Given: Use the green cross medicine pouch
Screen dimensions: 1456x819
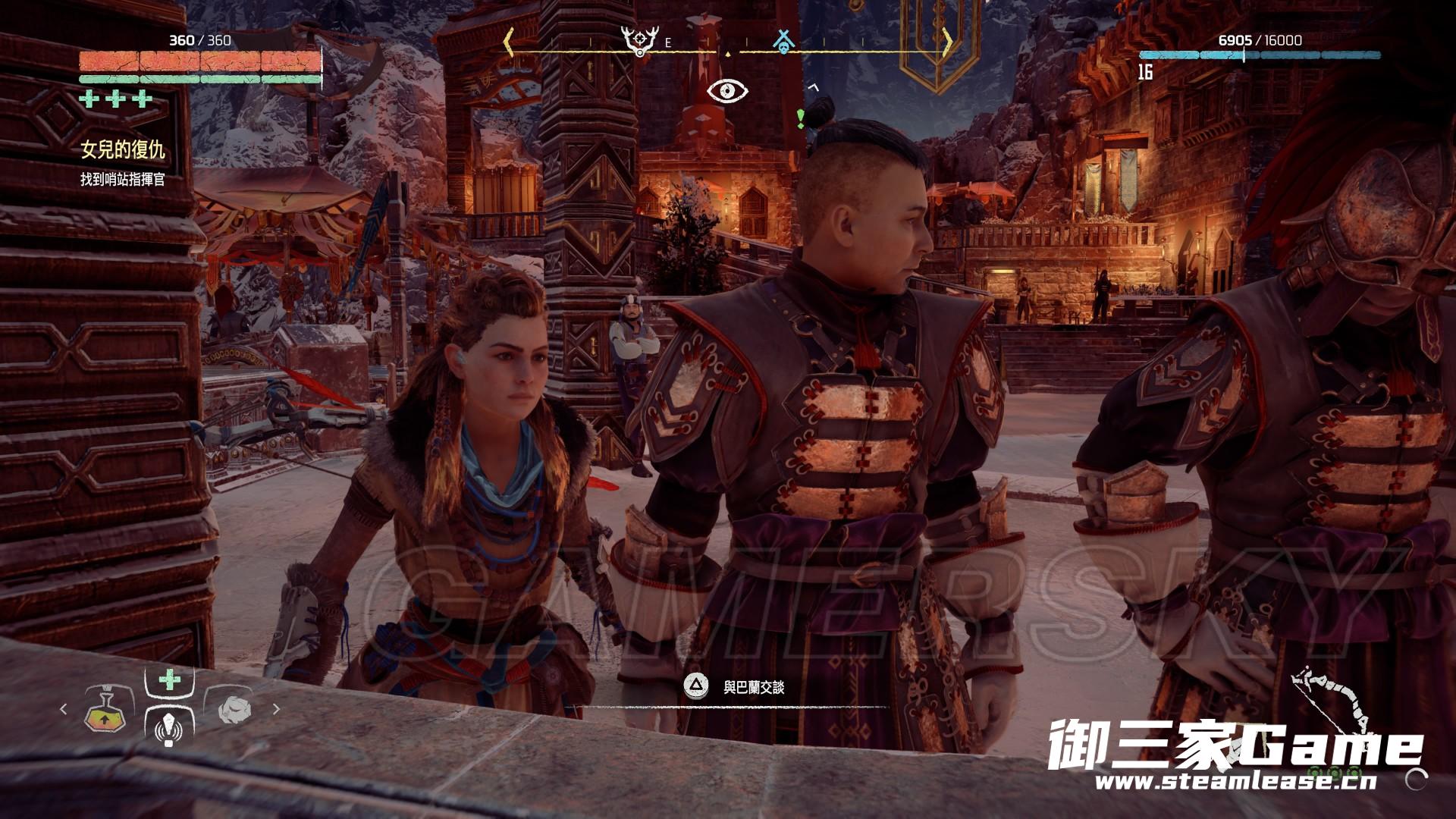Looking at the screenshot, I should pyautogui.click(x=169, y=679).
